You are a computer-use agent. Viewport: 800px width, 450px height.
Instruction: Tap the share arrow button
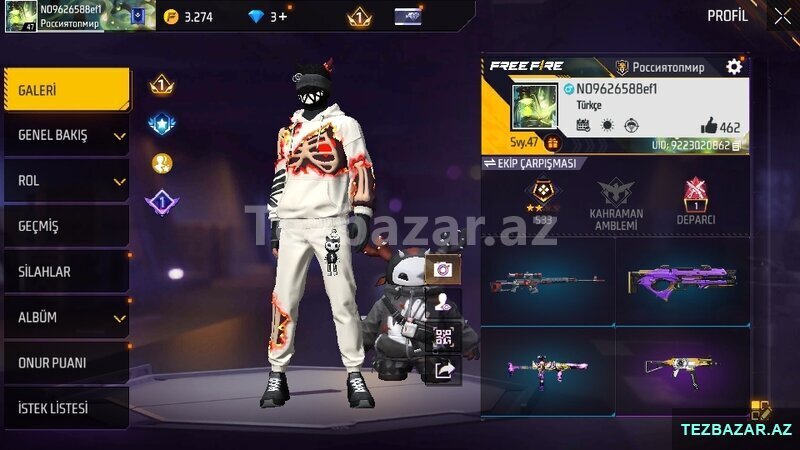443,371
